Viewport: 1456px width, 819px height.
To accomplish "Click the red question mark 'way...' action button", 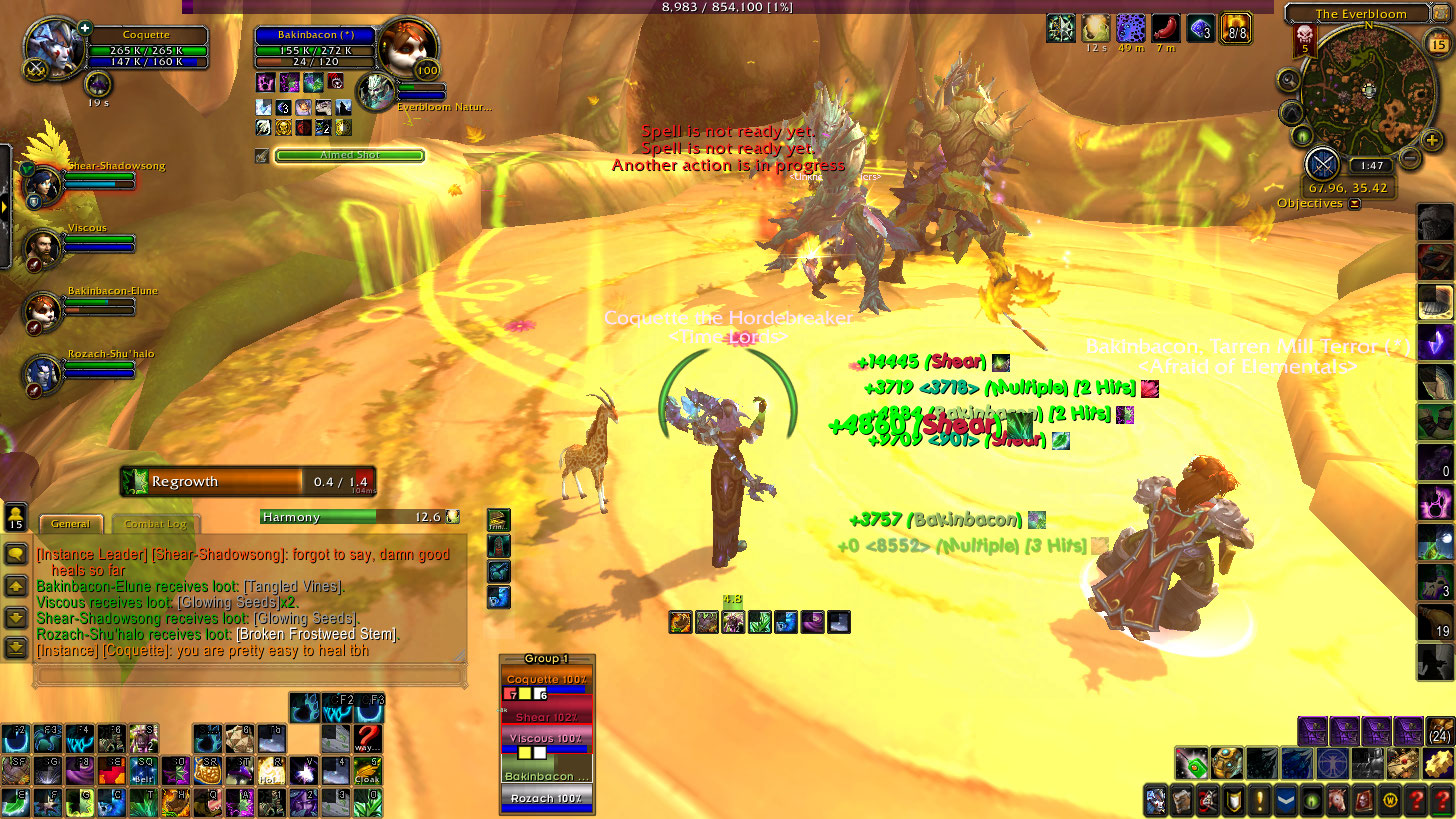I will 367,739.
